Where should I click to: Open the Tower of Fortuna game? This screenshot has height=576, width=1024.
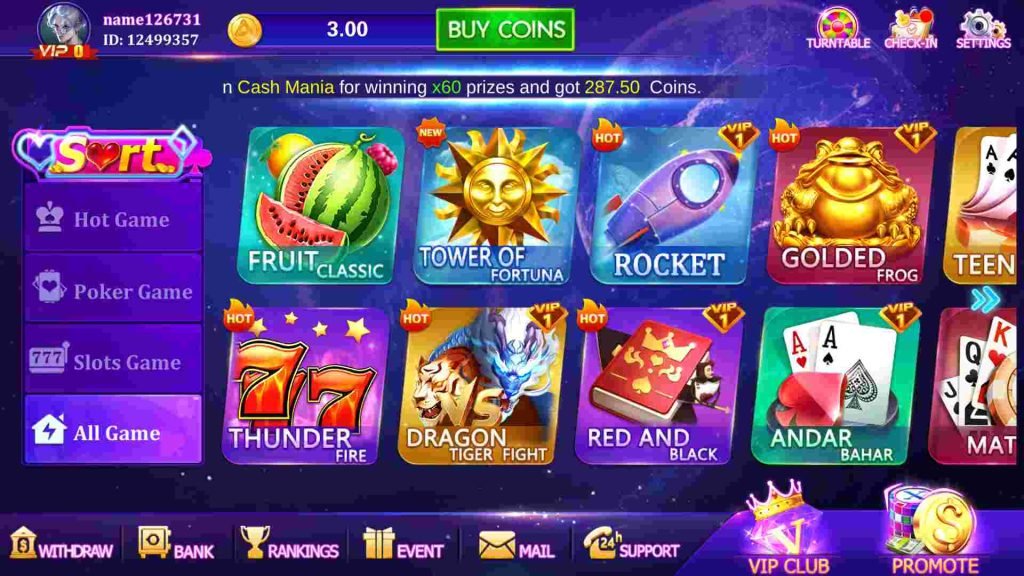497,206
